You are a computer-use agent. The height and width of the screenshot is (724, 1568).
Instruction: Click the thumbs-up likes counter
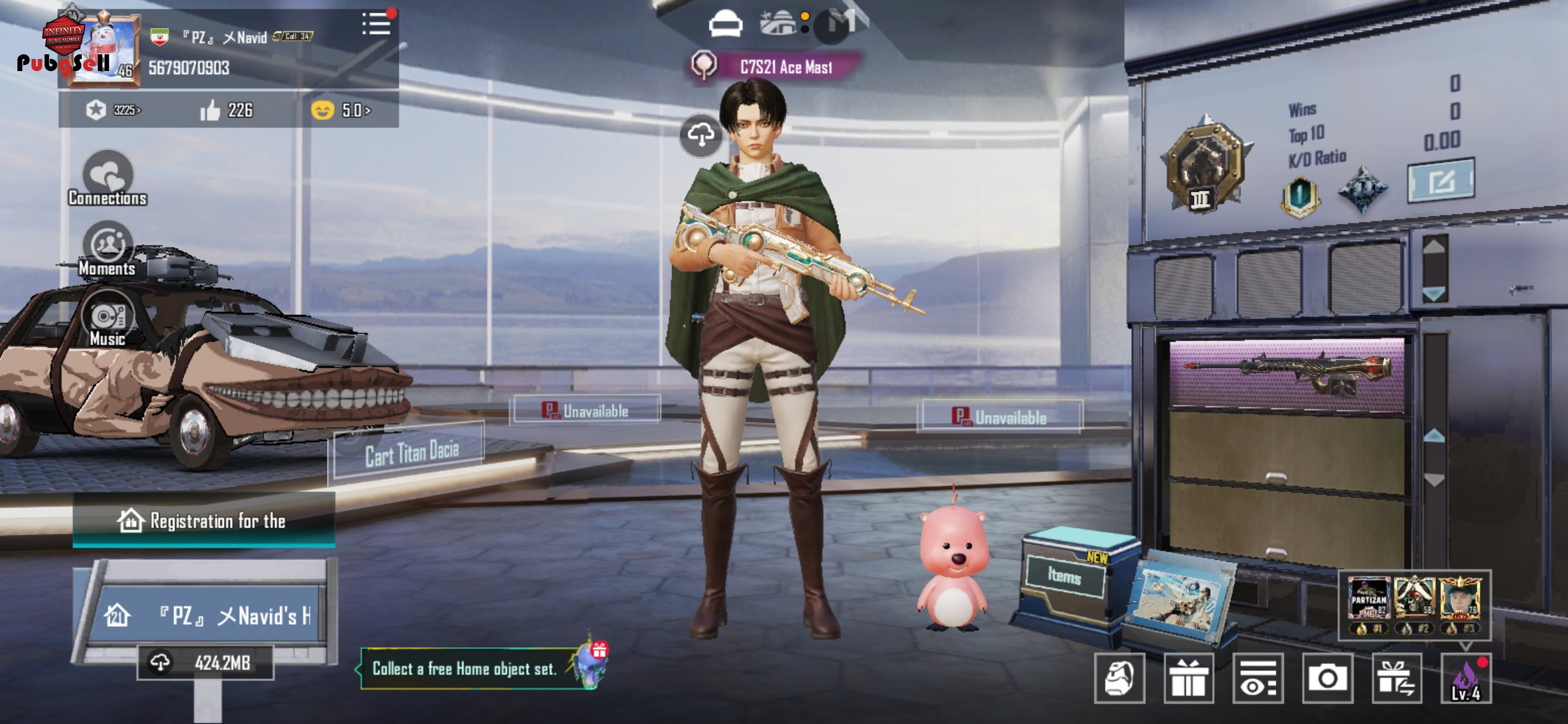tap(226, 110)
